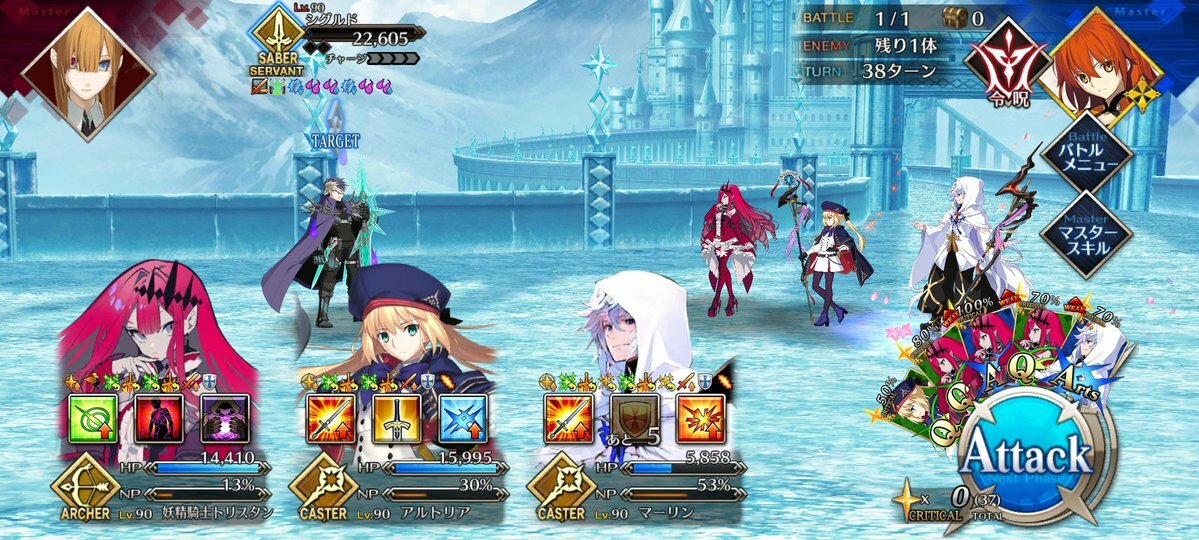This screenshot has width=1199, height=540.
Task: Activate Merlin's attack-up sword skill
Action: pyautogui.click(x=568, y=417)
